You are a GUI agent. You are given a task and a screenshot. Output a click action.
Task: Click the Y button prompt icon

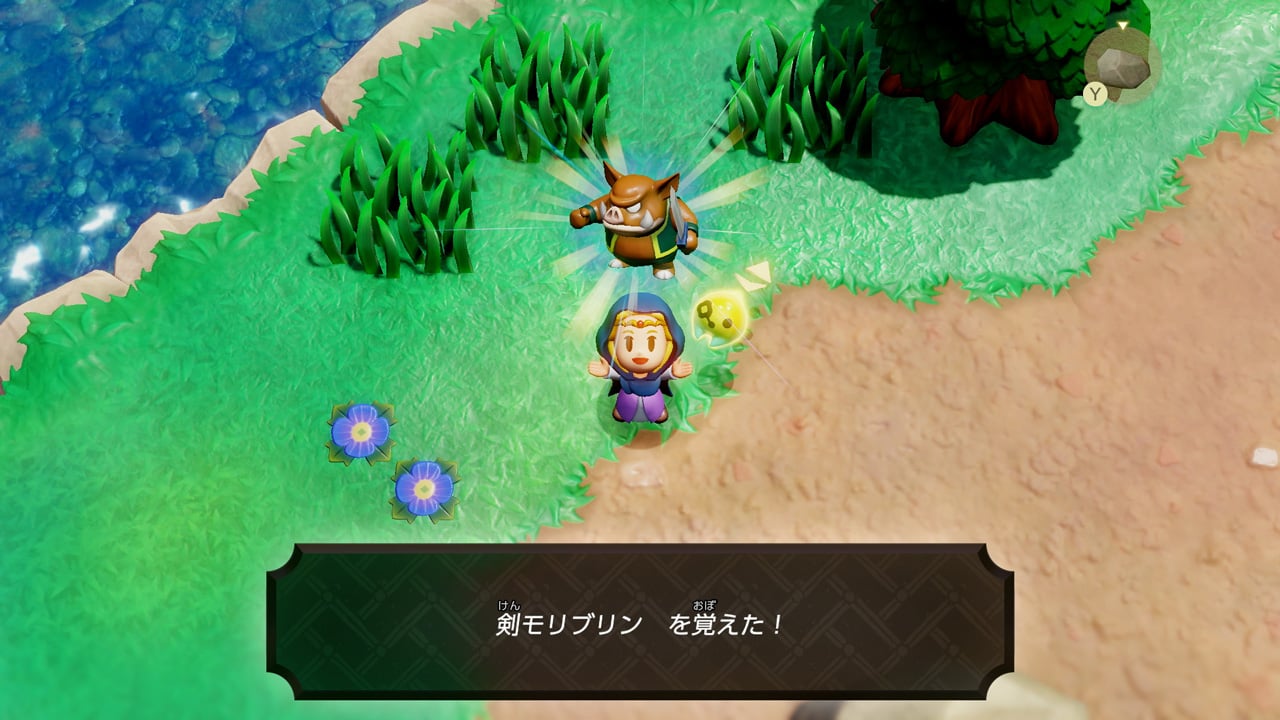point(1093,92)
